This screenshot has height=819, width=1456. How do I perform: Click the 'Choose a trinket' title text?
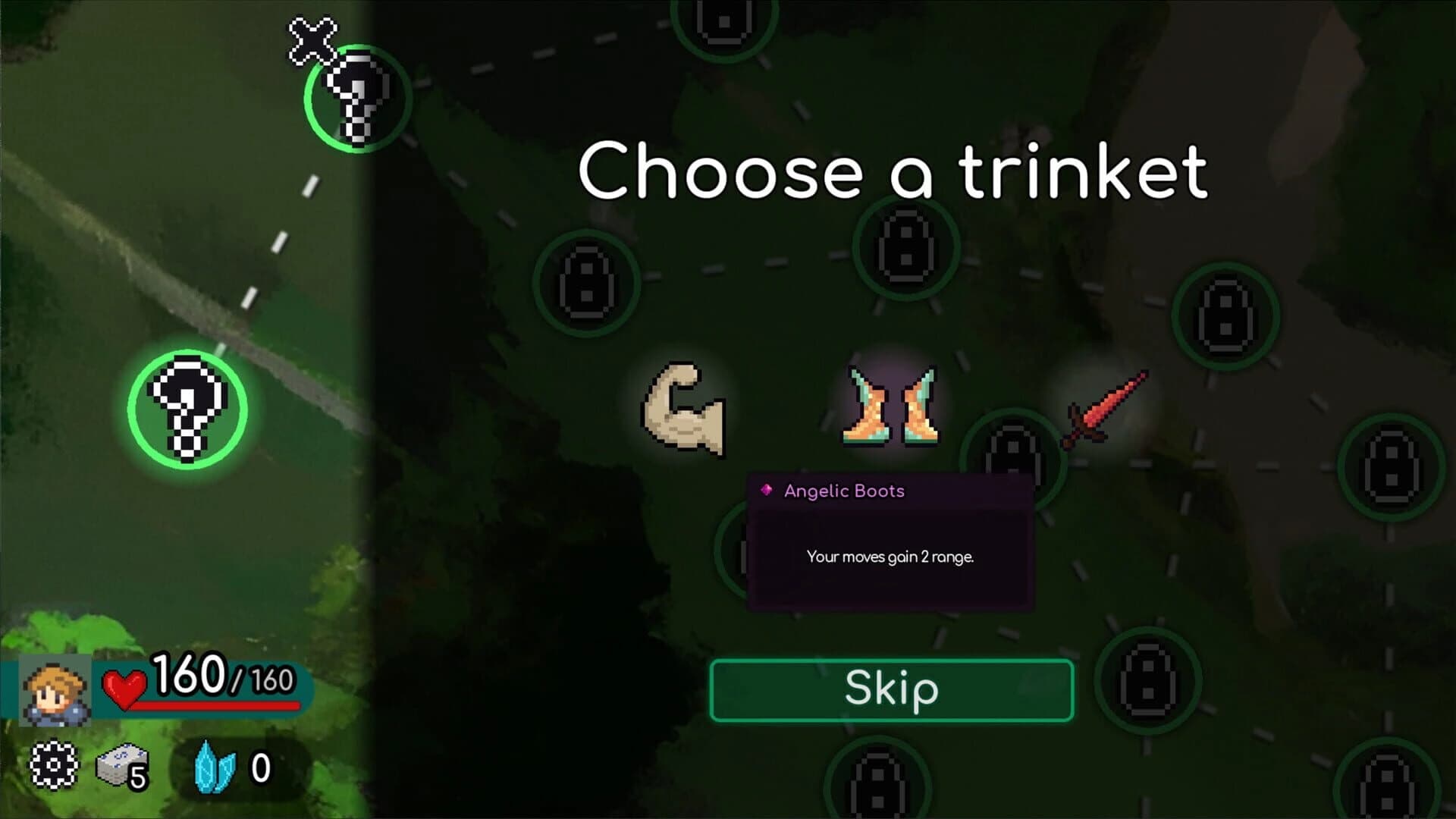pyautogui.click(x=895, y=174)
